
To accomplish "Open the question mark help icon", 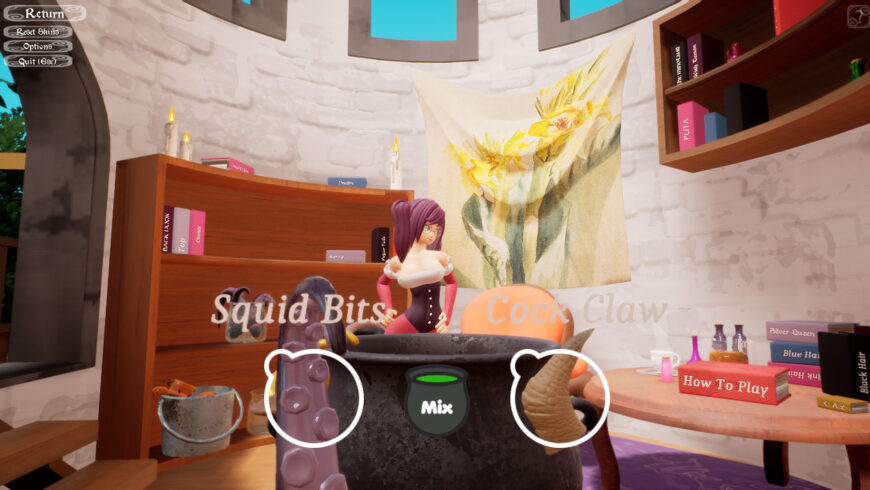I will (x=857, y=16).
